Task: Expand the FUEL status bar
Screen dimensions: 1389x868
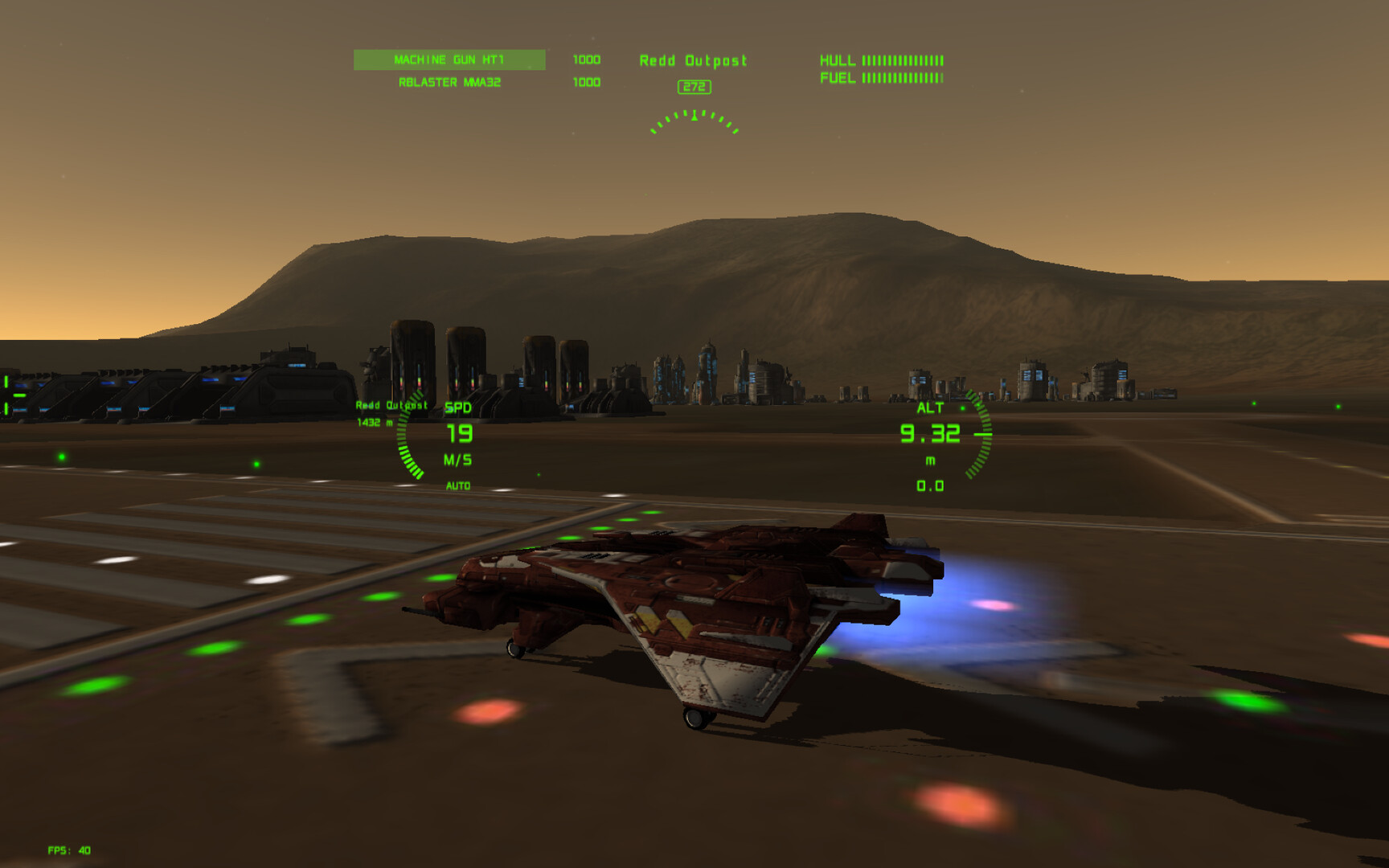Action: pos(879,78)
